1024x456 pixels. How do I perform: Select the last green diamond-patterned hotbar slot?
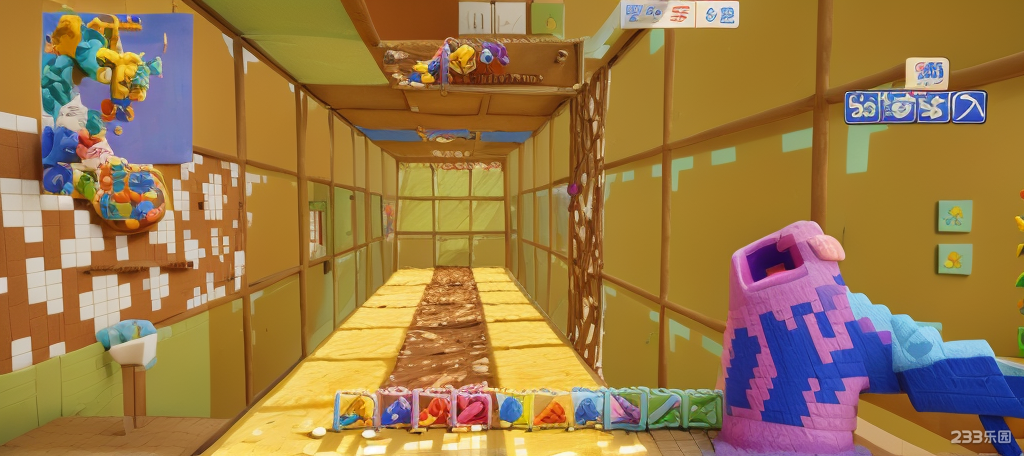(702, 409)
